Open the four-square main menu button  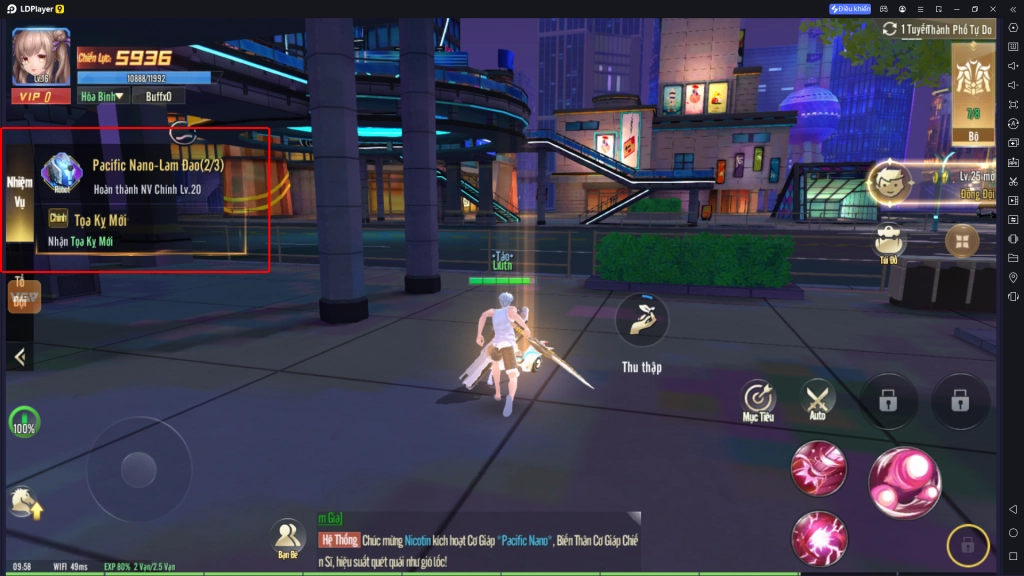pos(962,241)
